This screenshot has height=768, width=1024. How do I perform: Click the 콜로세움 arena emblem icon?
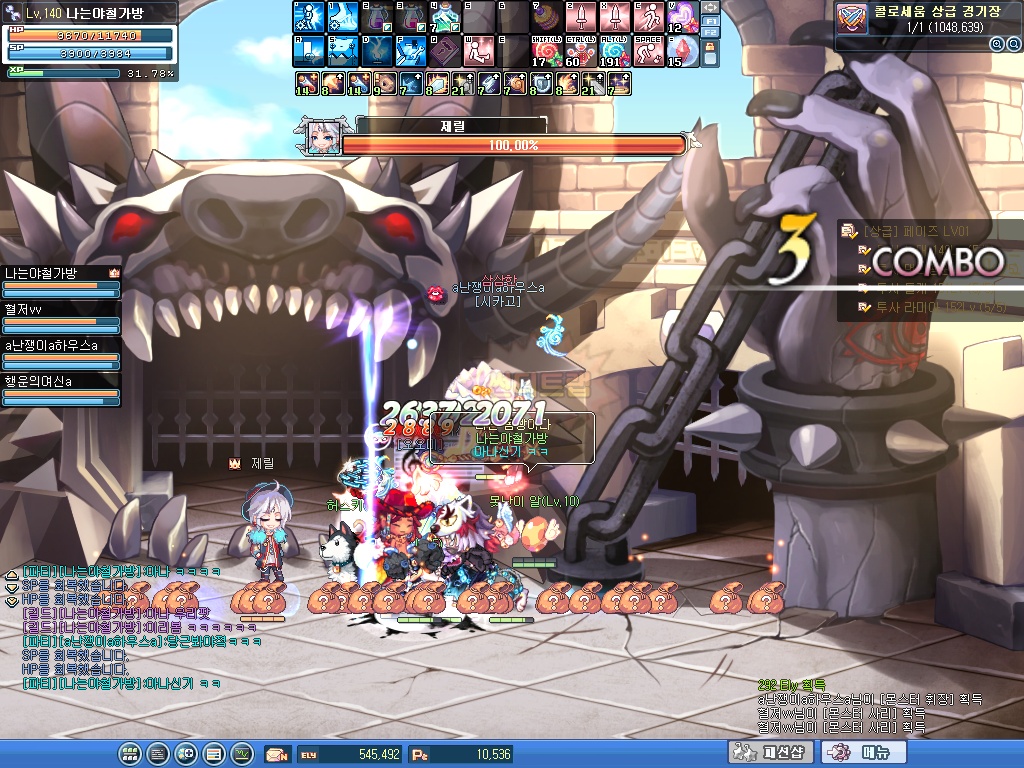852,18
